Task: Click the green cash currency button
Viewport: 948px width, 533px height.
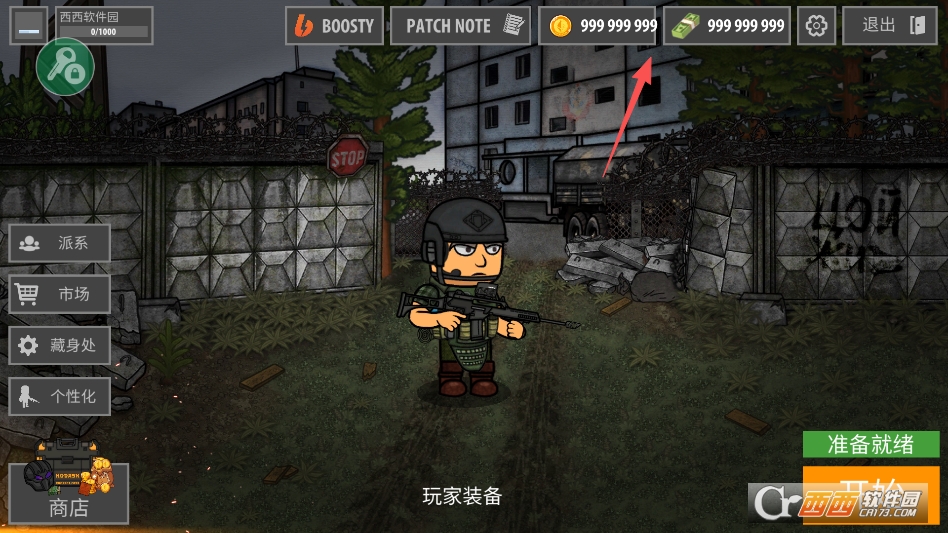Action: (x=726, y=26)
